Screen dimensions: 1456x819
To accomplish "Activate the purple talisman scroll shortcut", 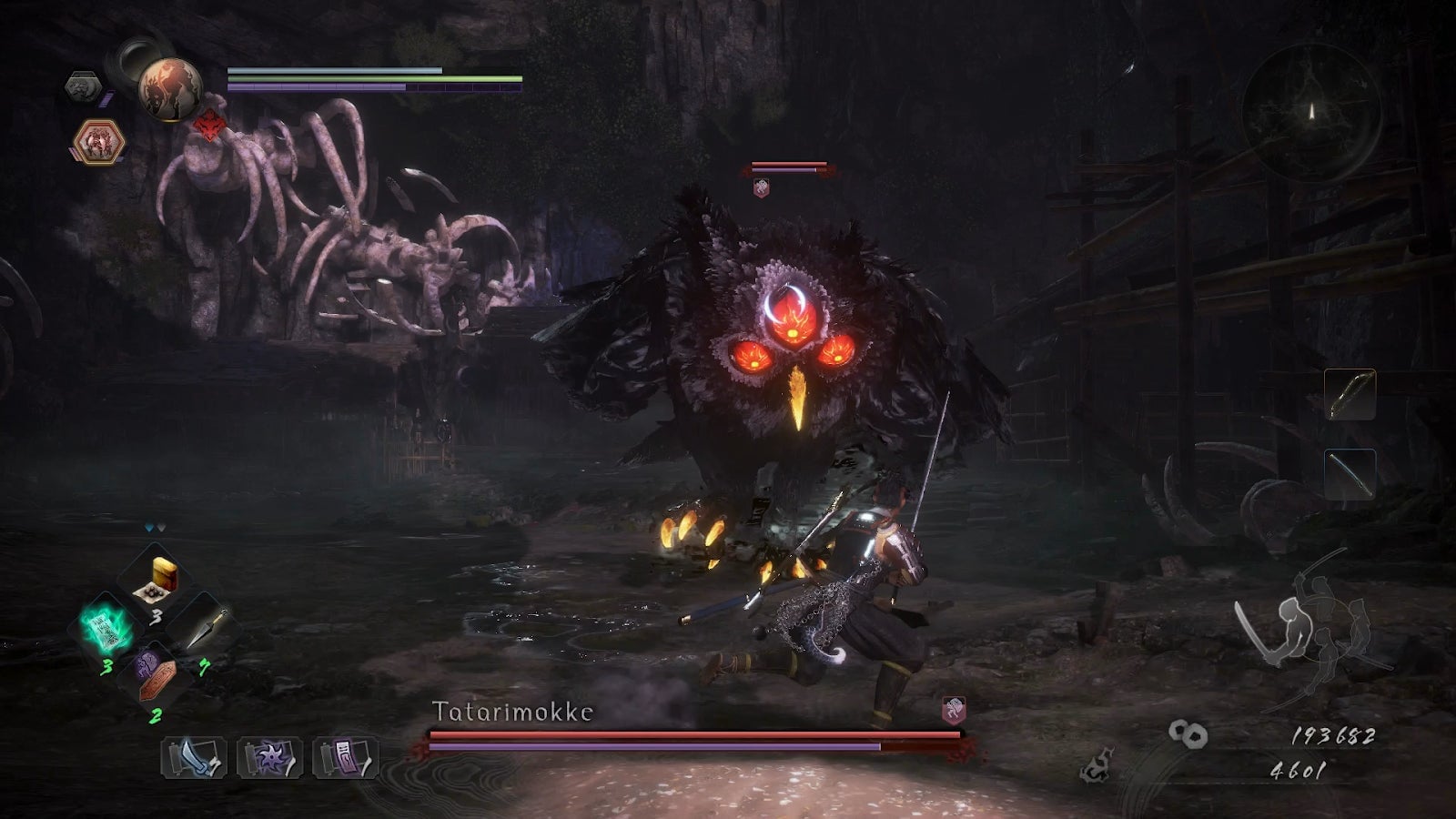I will pos(345,757).
